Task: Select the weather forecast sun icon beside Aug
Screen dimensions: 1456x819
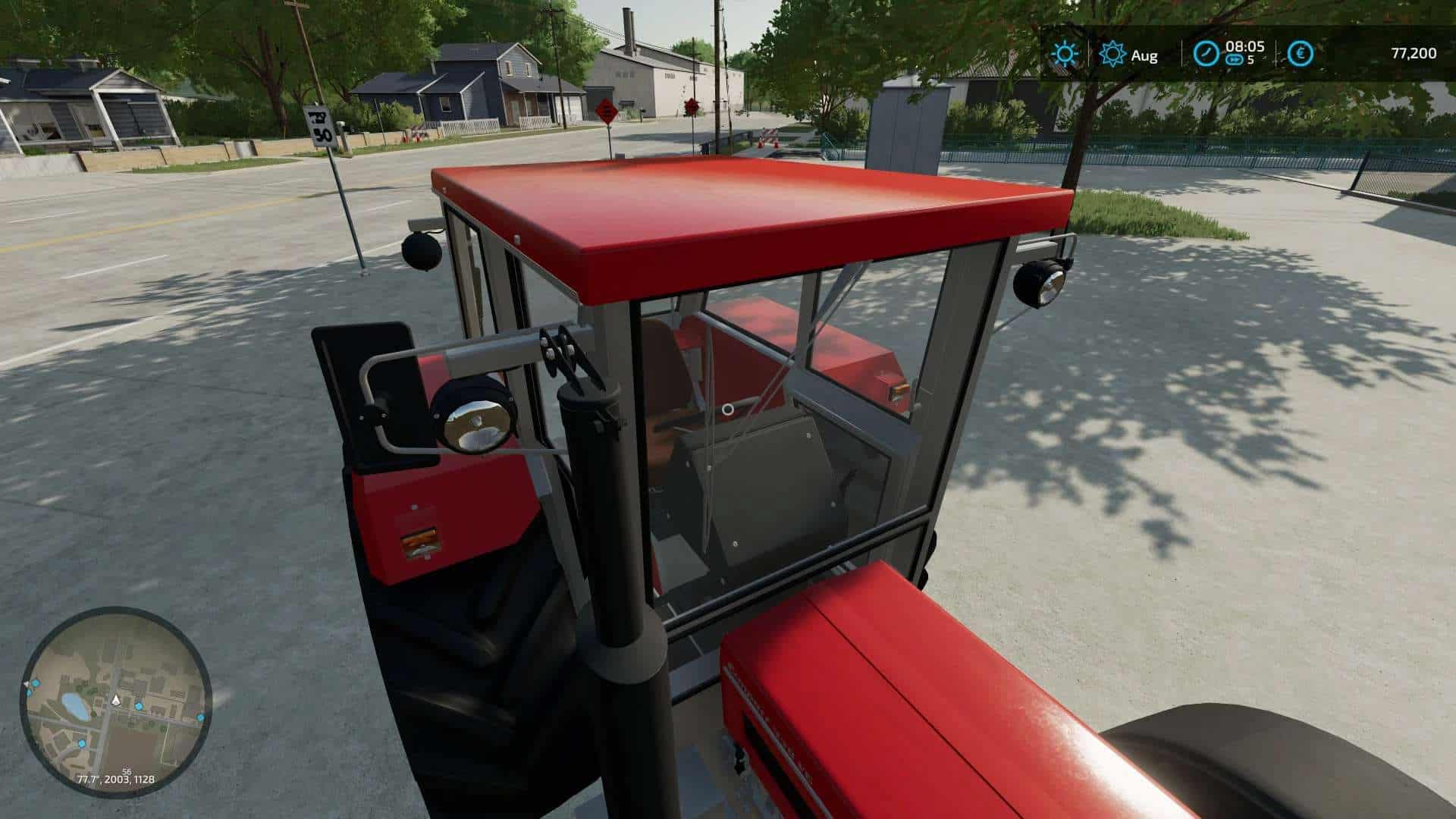Action: click(1112, 54)
